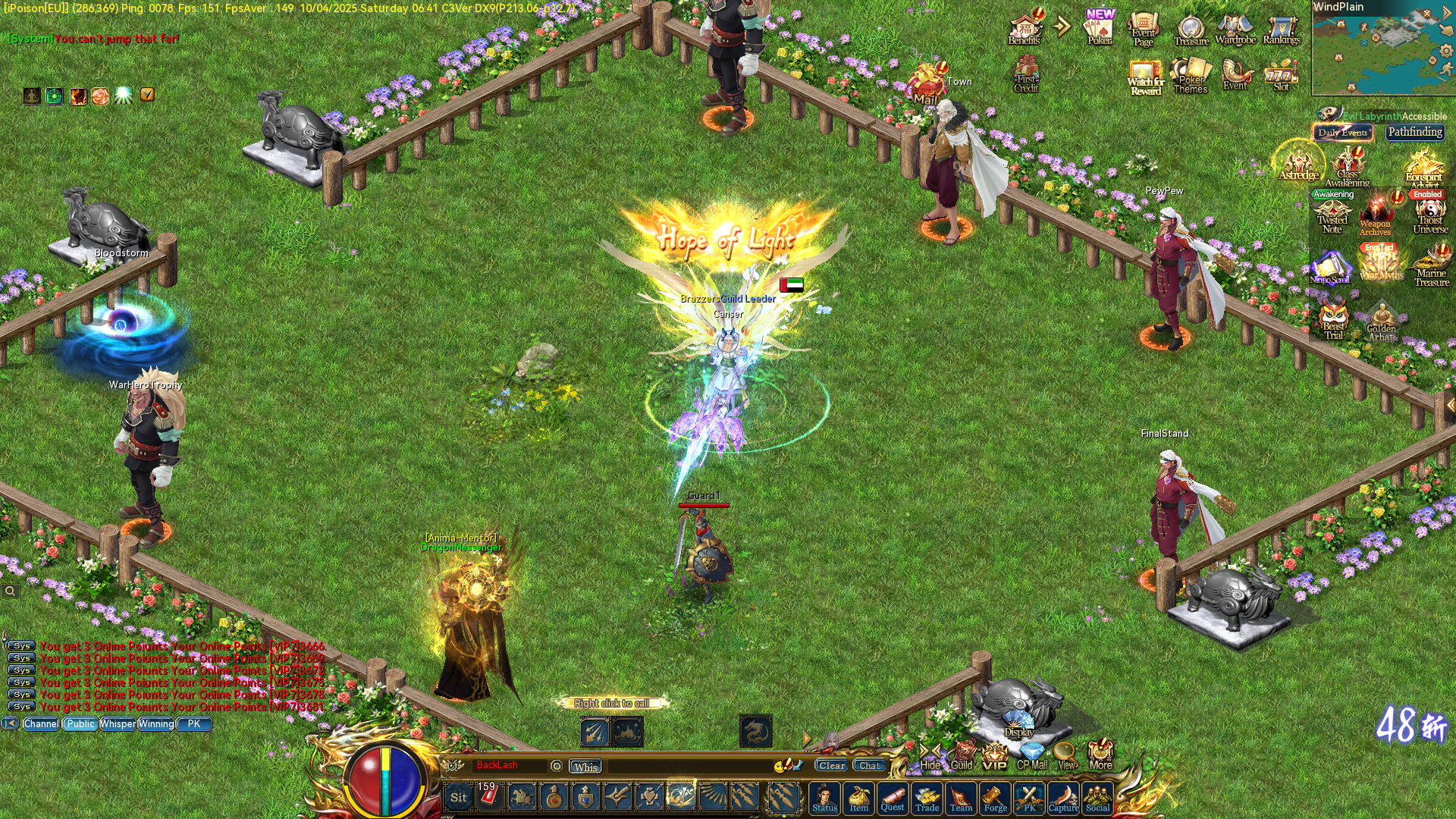This screenshot has height=819, width=1456.
Task: Switch to the Public chat channel
Action: pyautogui.click(x=80, y=724)
